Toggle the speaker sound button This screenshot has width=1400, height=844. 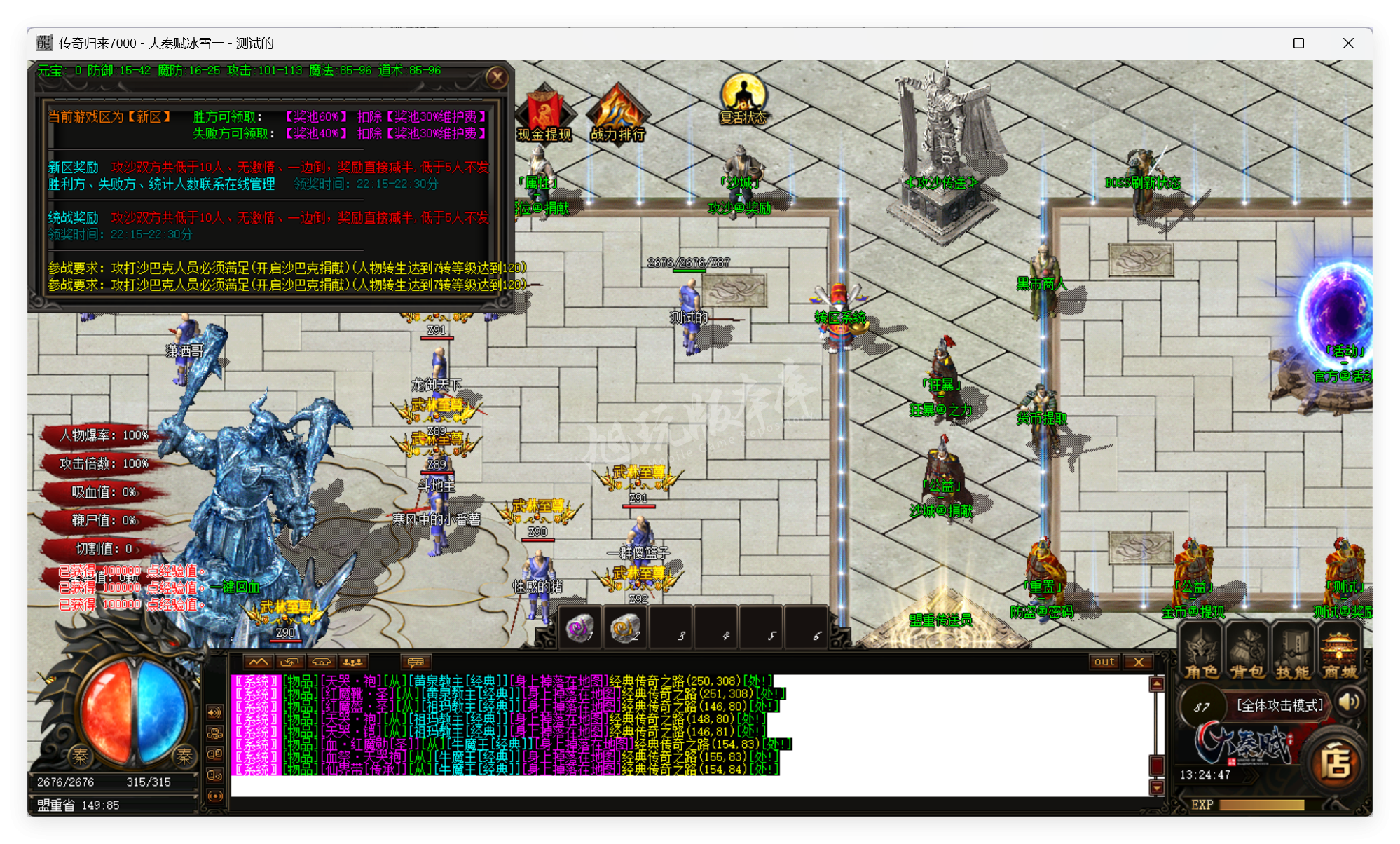coord(1349,702)
